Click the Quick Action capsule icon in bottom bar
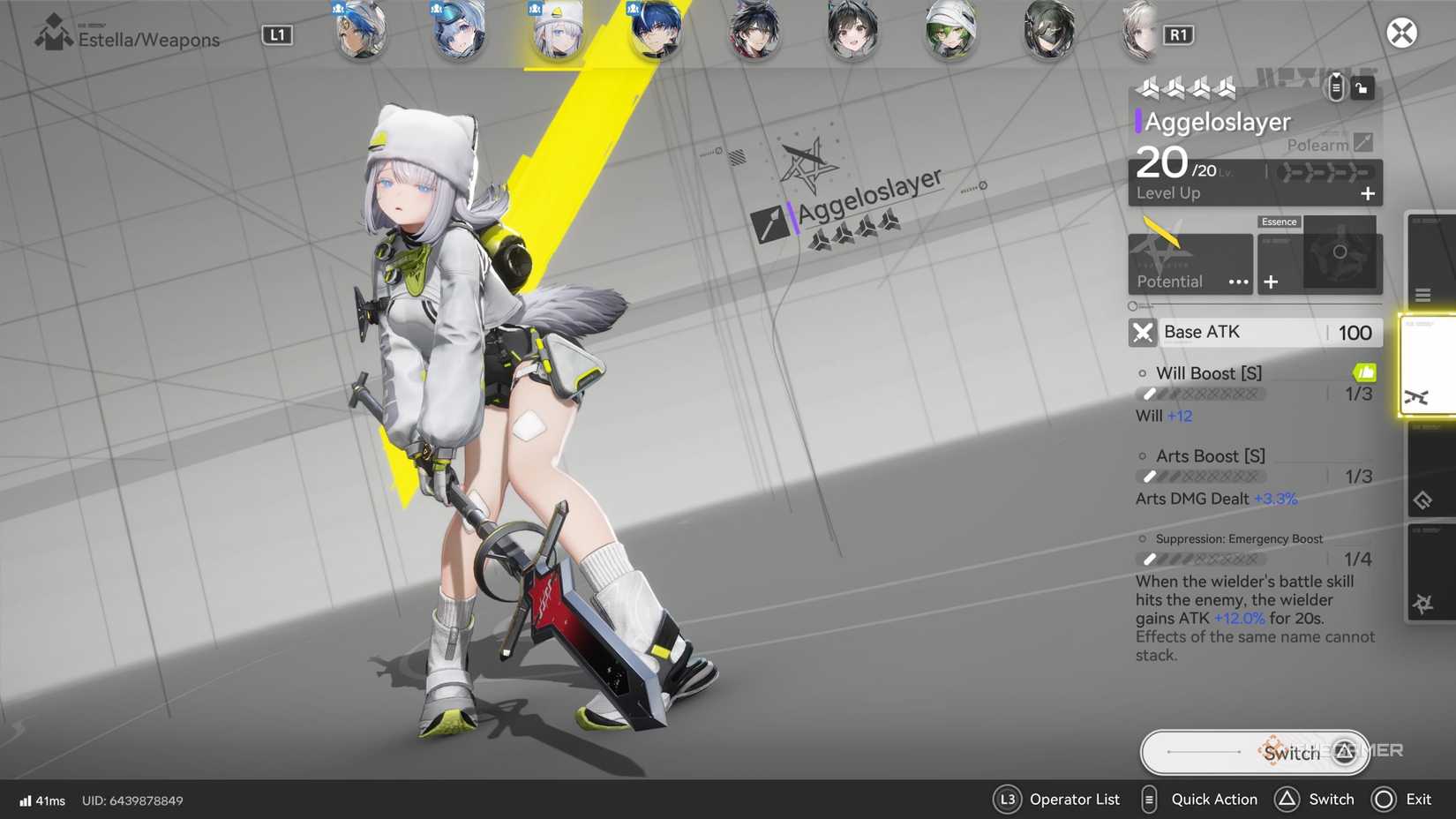The image size is (1456, 819). click(x=1148, y=799)
